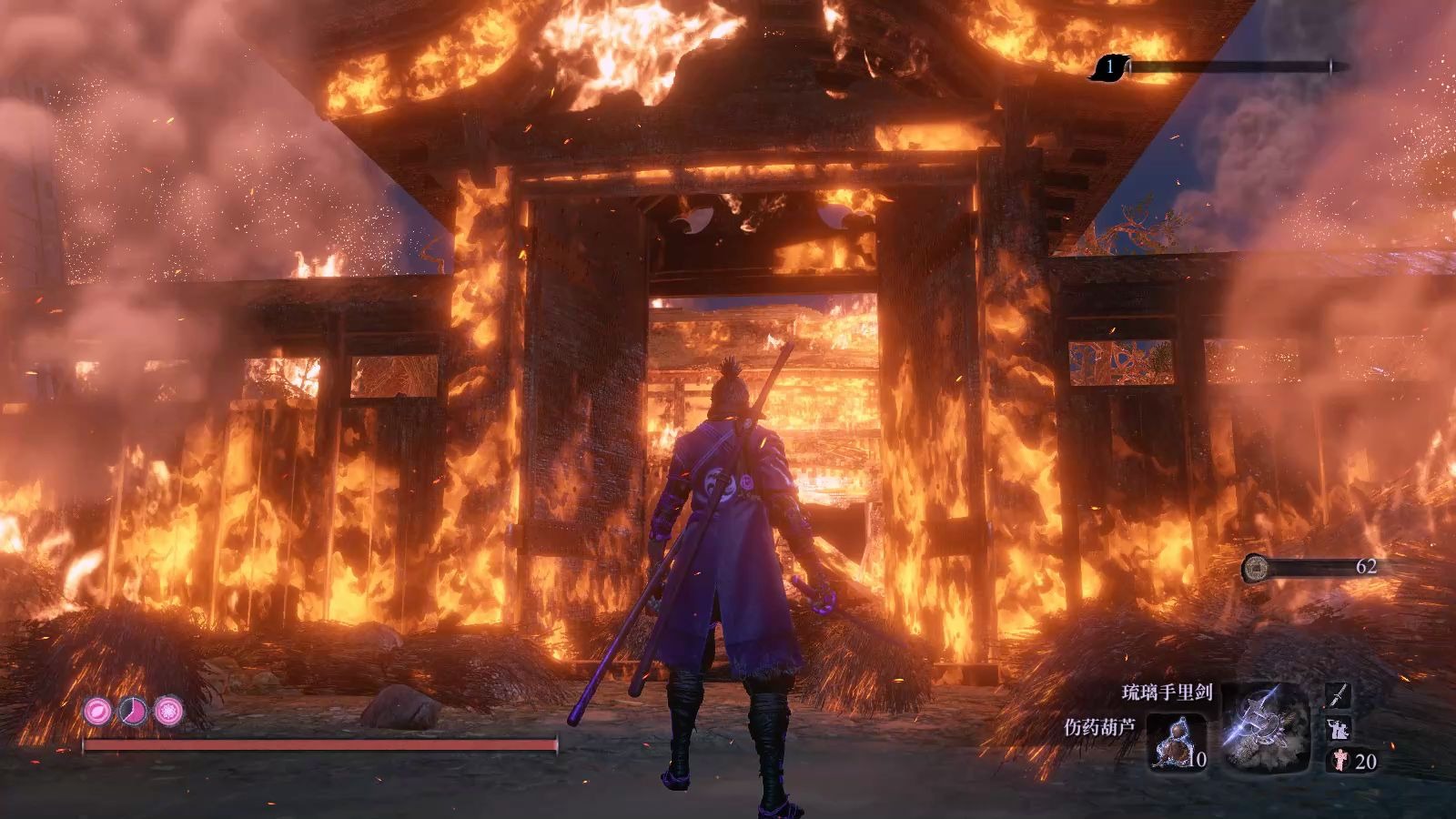Click the leaf resurrection node
The height and width of the screenshot is (819, 1456).
[x=98, y=710]
